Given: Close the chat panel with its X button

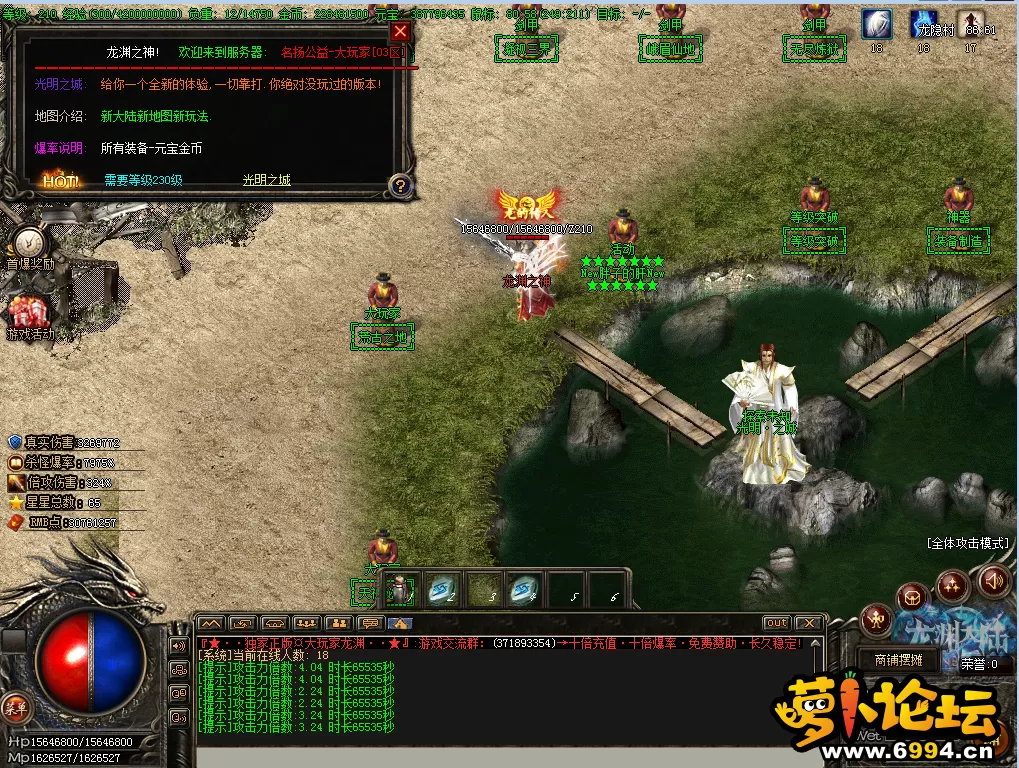Looking at the screenshot, I should coord(808,623).
